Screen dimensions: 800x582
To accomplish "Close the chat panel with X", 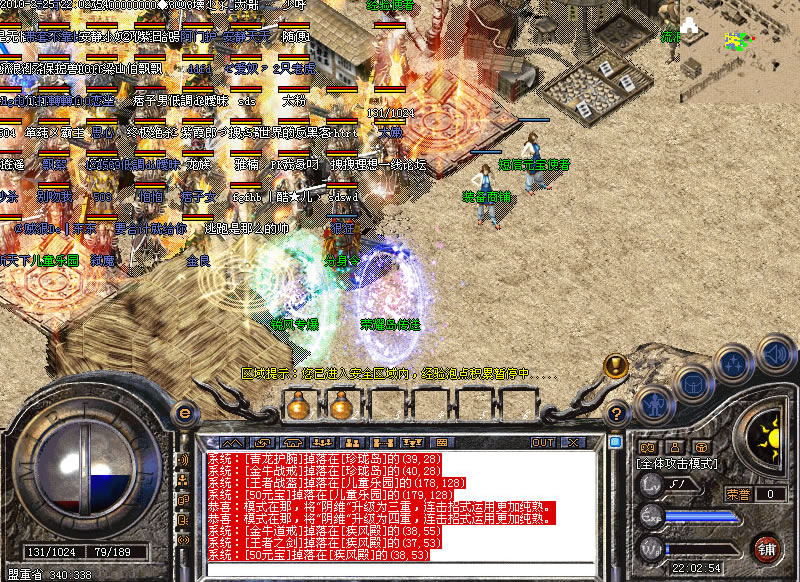I will [x=574, y=441].
